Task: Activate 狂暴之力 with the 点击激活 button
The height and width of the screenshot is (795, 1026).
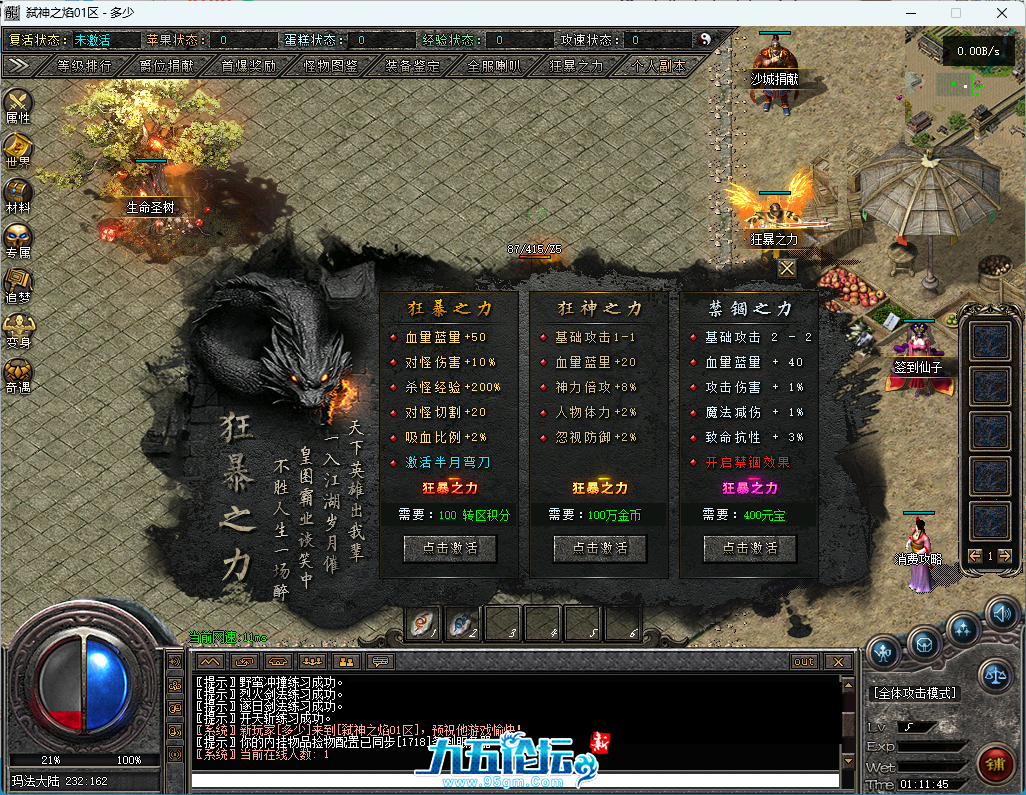Action: click(x=449, y=548)
